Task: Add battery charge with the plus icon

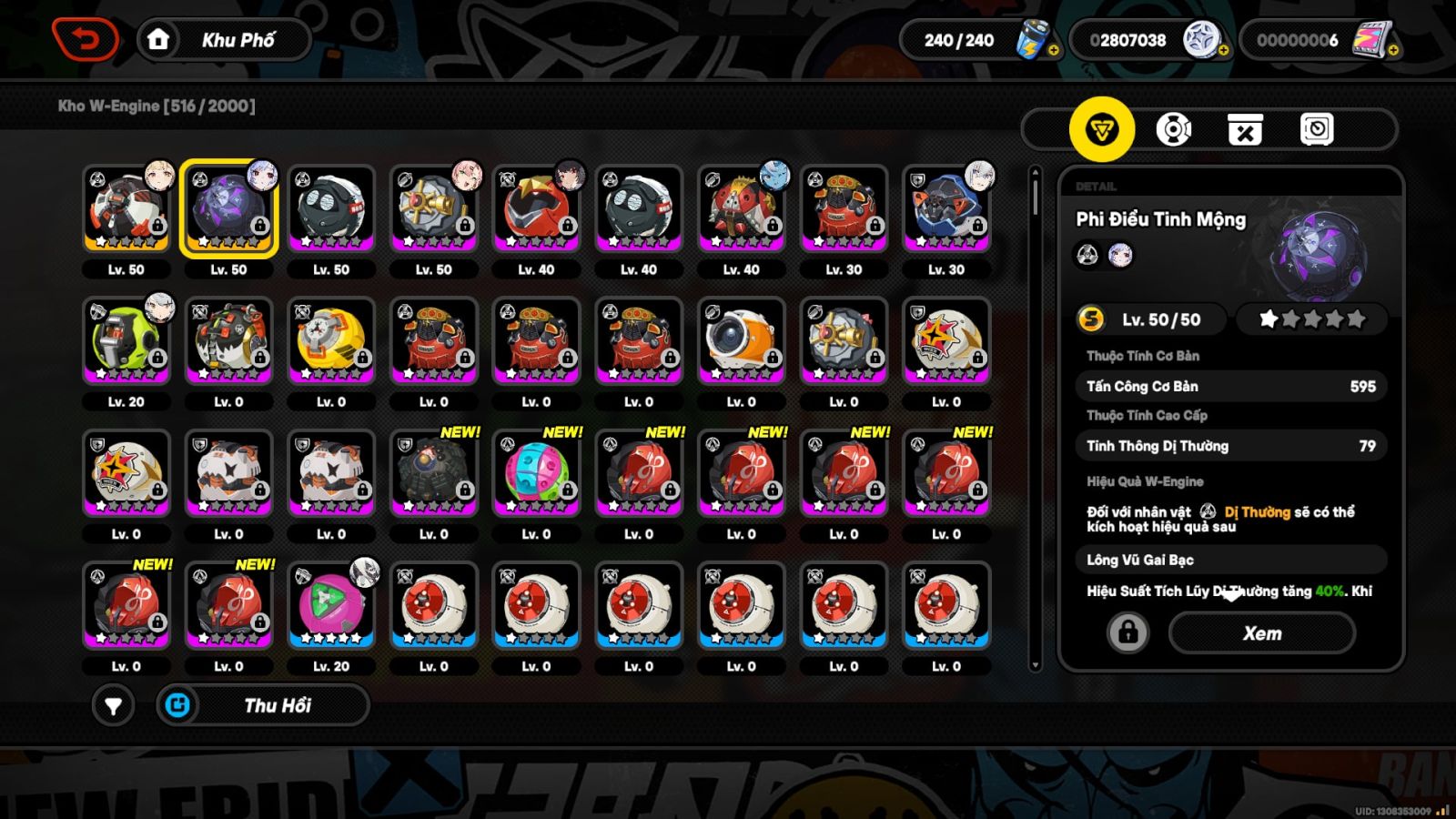Action: tap(1053, 51)
